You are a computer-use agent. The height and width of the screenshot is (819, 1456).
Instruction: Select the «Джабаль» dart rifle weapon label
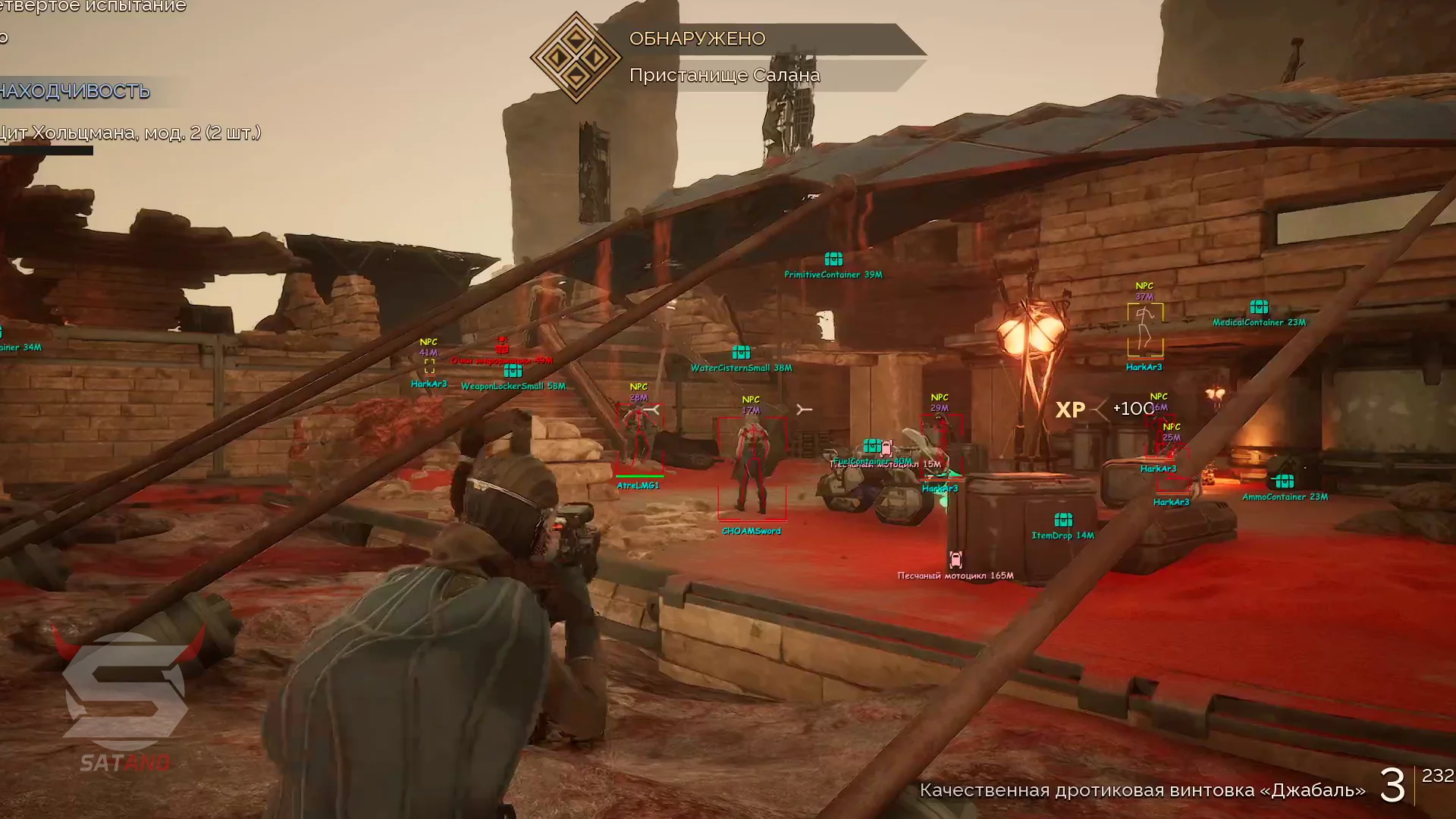pos(1142,790)
